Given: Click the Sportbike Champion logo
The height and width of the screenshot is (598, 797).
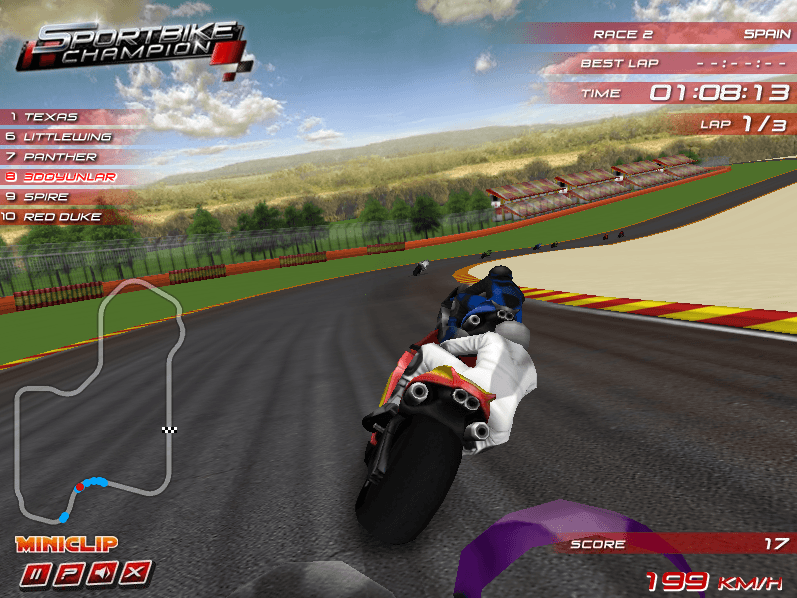Looking at the screenshot, I should click(x=130, y=45).
